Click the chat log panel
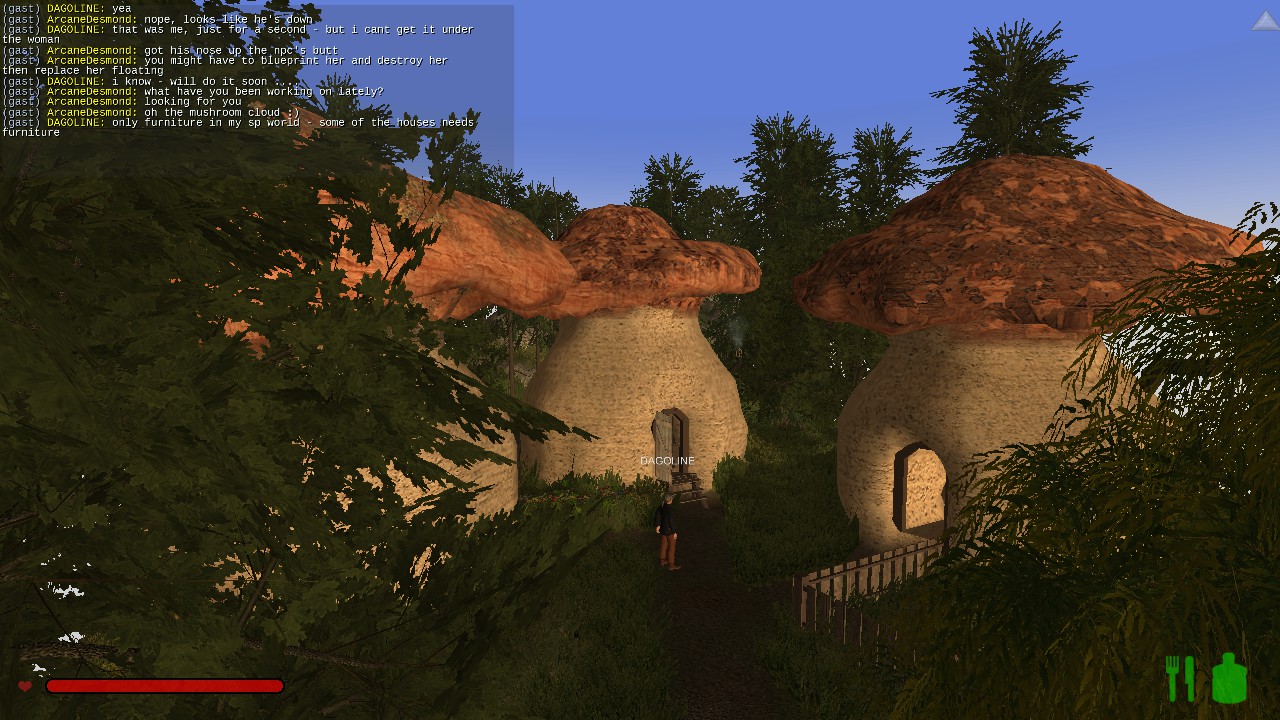The width and height of the screenshot is (1280, 720). (256, 70)
